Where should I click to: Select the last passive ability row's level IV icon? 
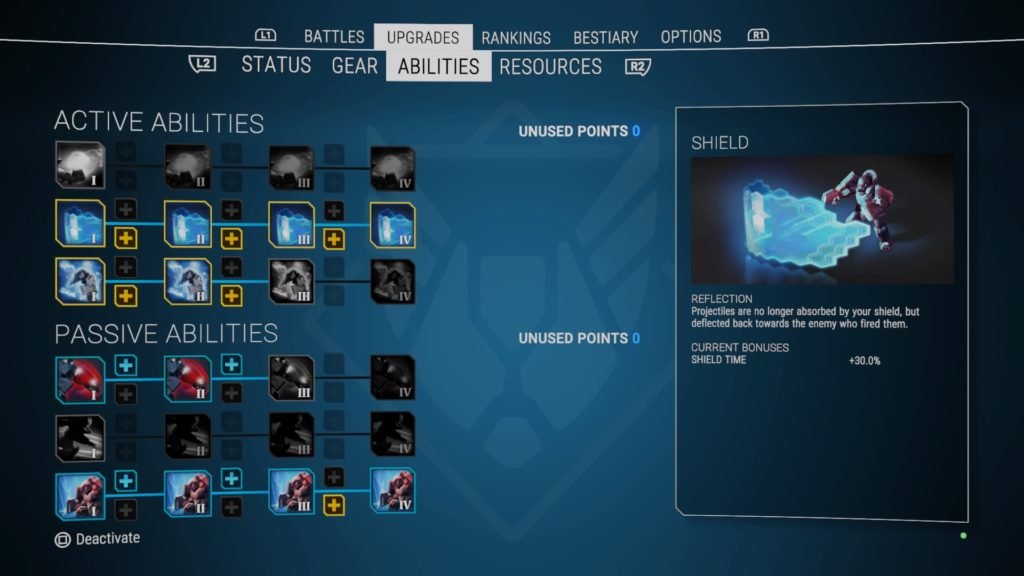[x=392, y=492]
